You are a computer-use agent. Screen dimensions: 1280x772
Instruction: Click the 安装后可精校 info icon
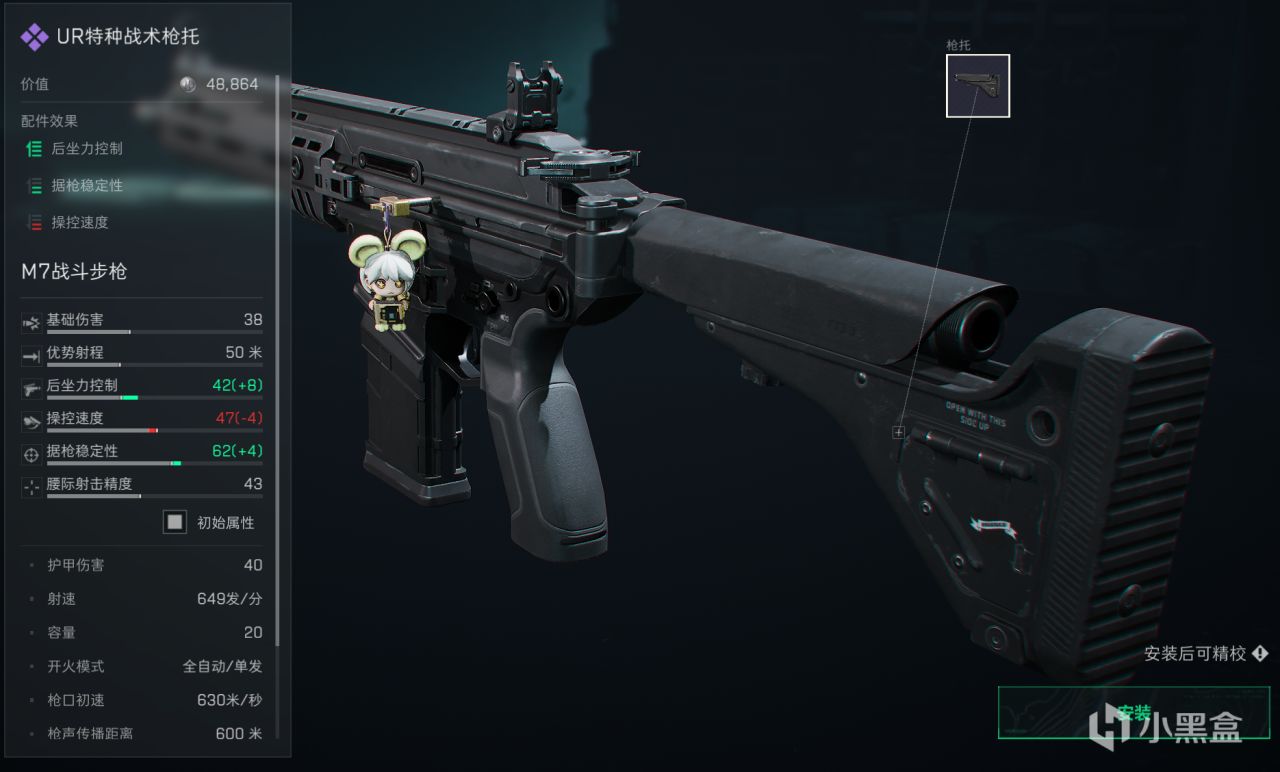tap(1260, 654)
